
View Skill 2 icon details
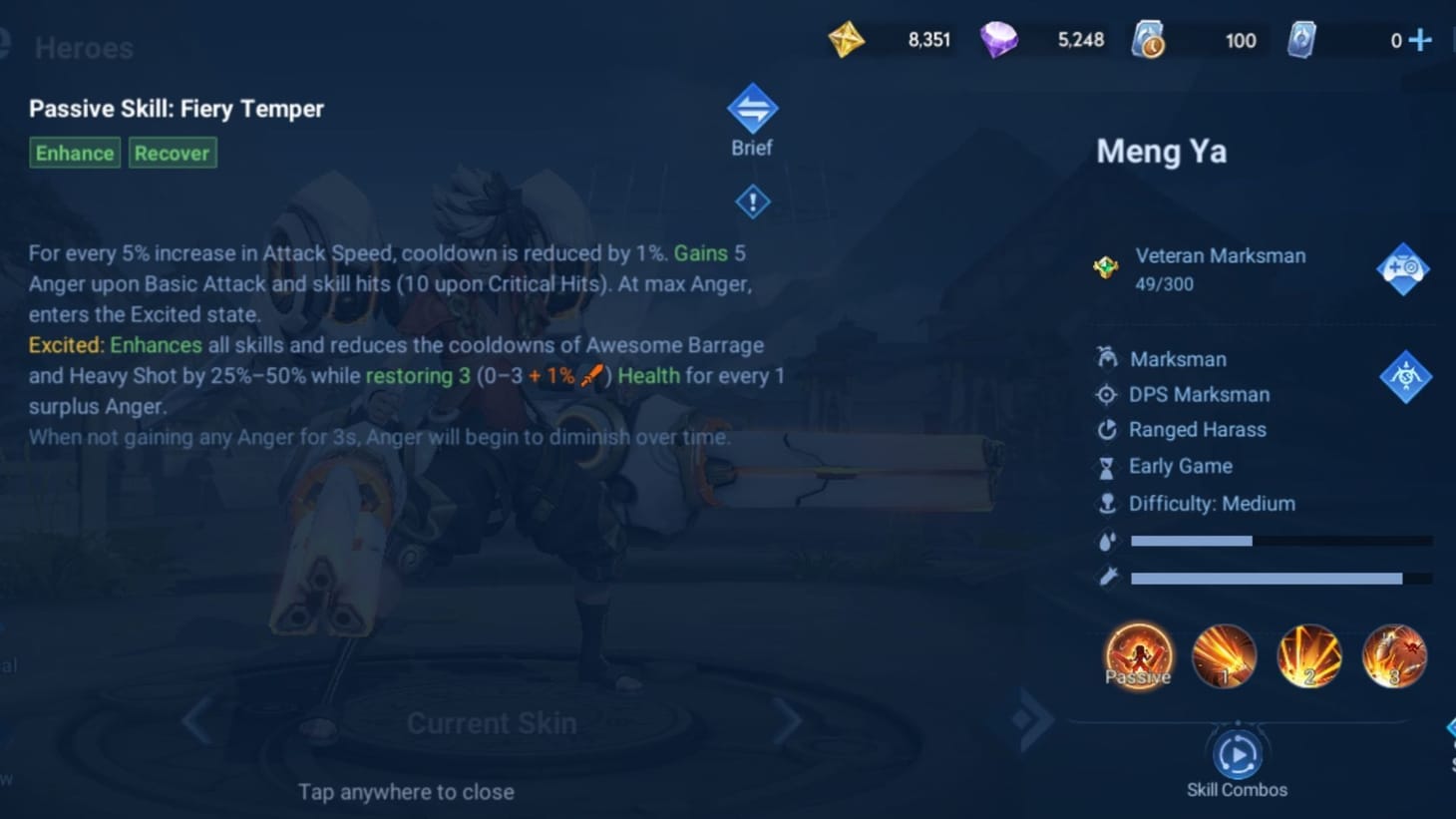[x=1309, y=656]
